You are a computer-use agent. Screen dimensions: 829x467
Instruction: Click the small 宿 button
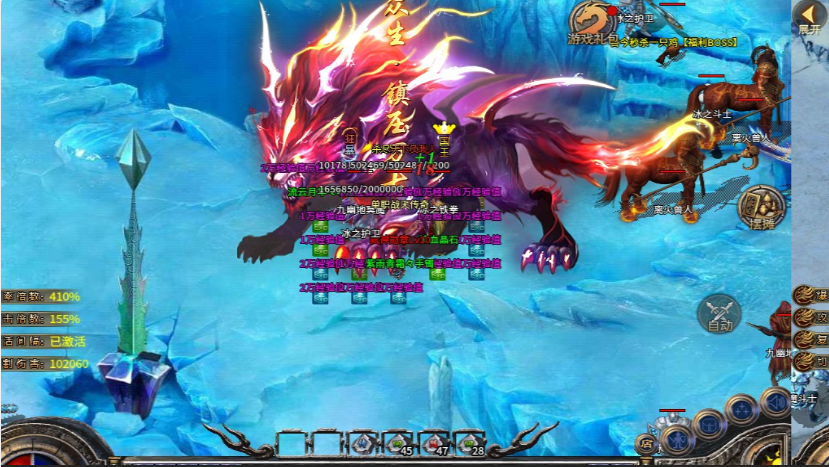tap(648, 443)
